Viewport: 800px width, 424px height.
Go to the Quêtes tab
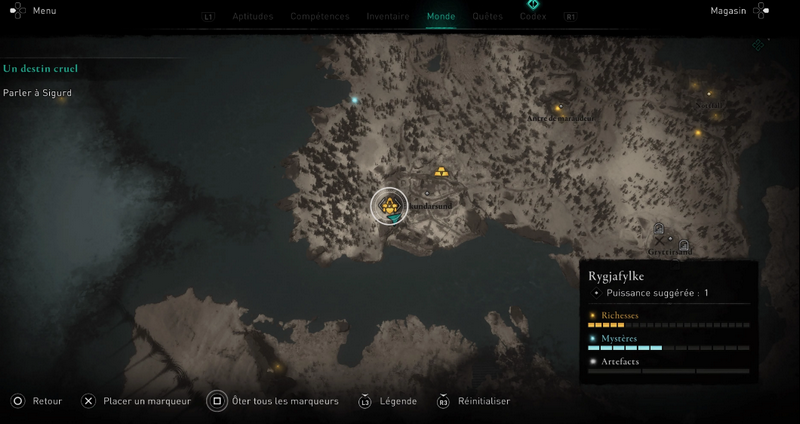point(487,17)
